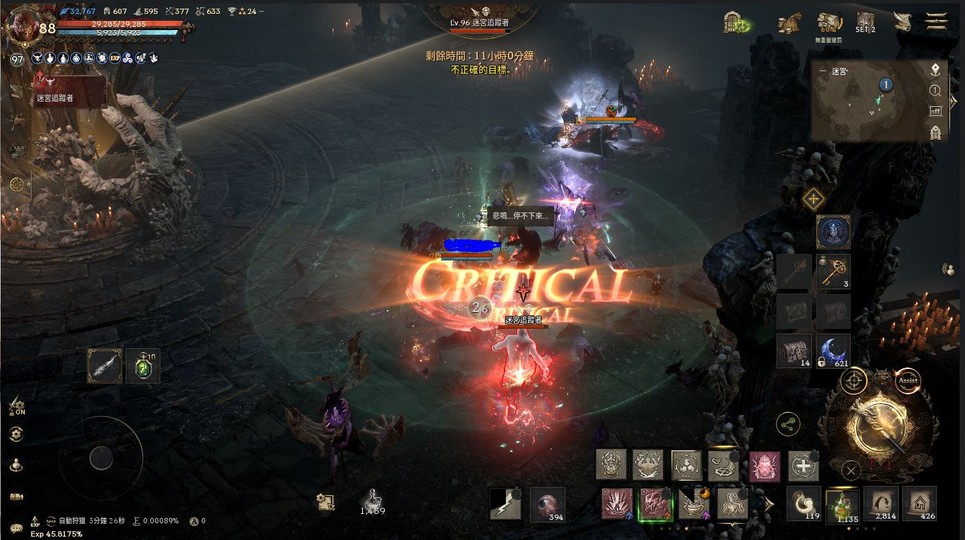
Task: Use the eyeball item with 394 count
Action: tap(546, 504)
